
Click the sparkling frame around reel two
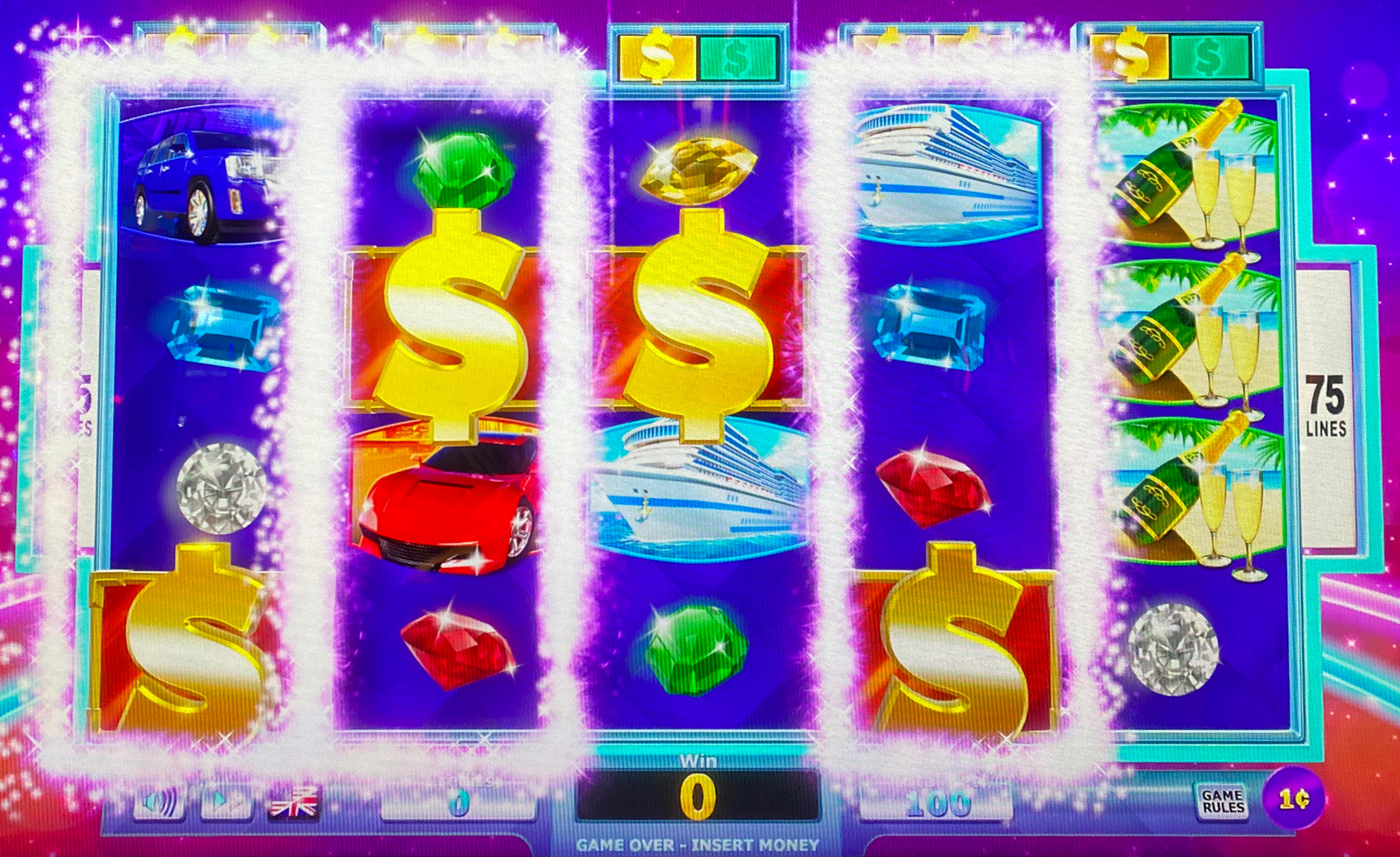point(335,410)
